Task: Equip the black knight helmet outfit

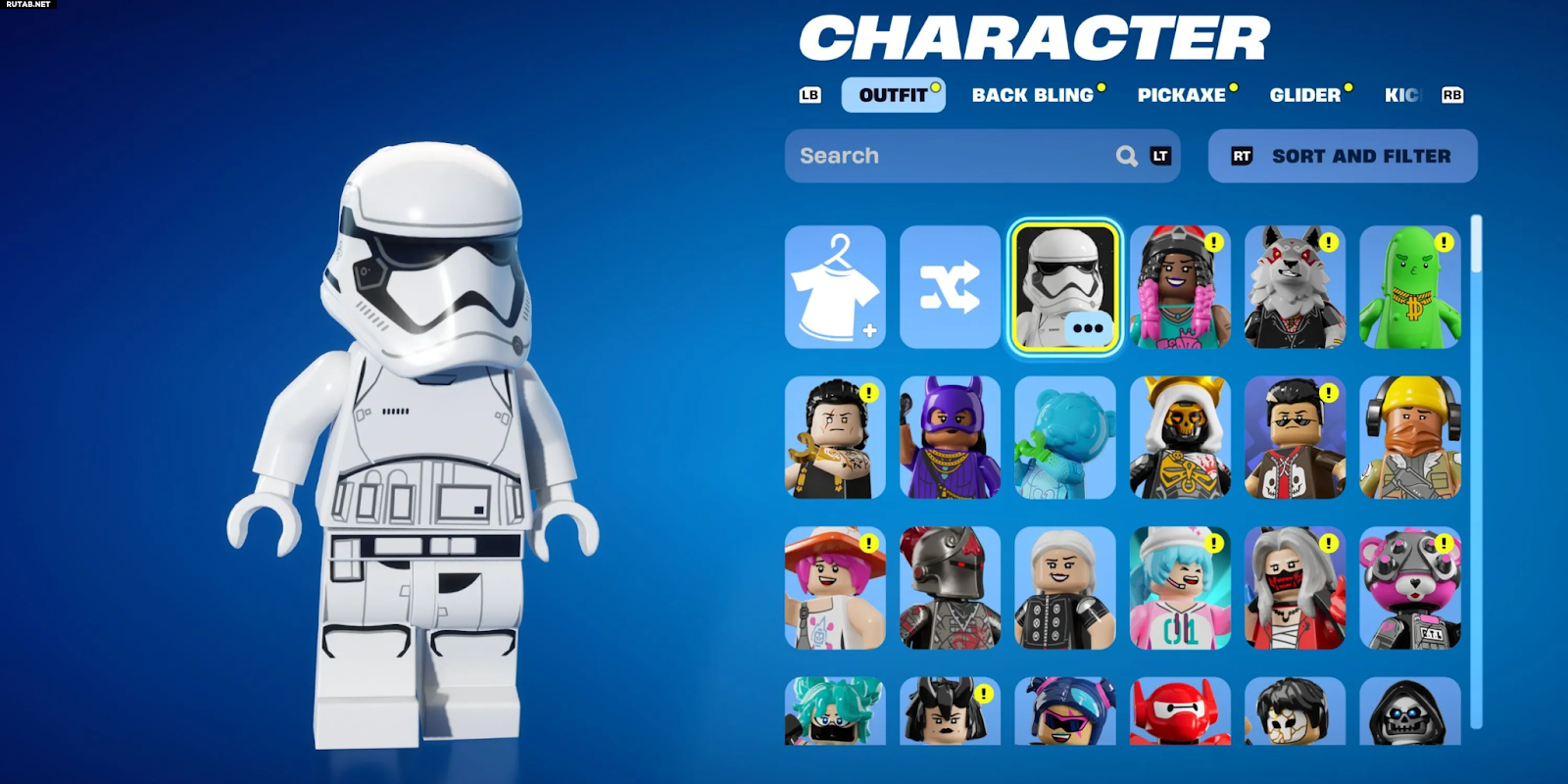Action: (950, 588)
